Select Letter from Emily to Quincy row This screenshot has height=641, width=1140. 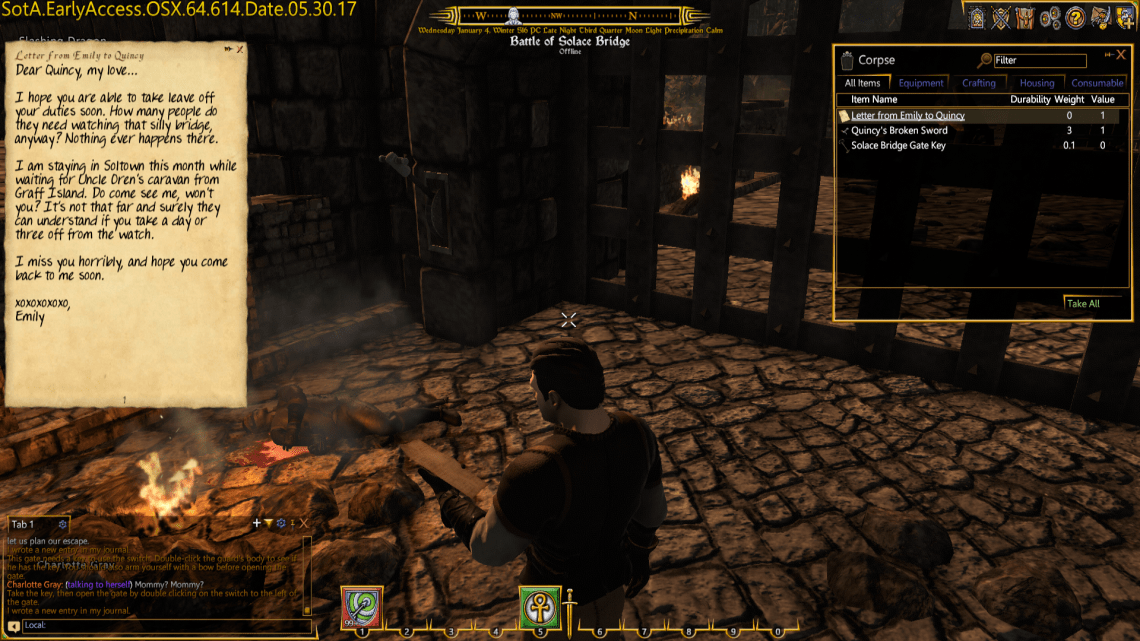pyautogui.click(x=907, y=116)
